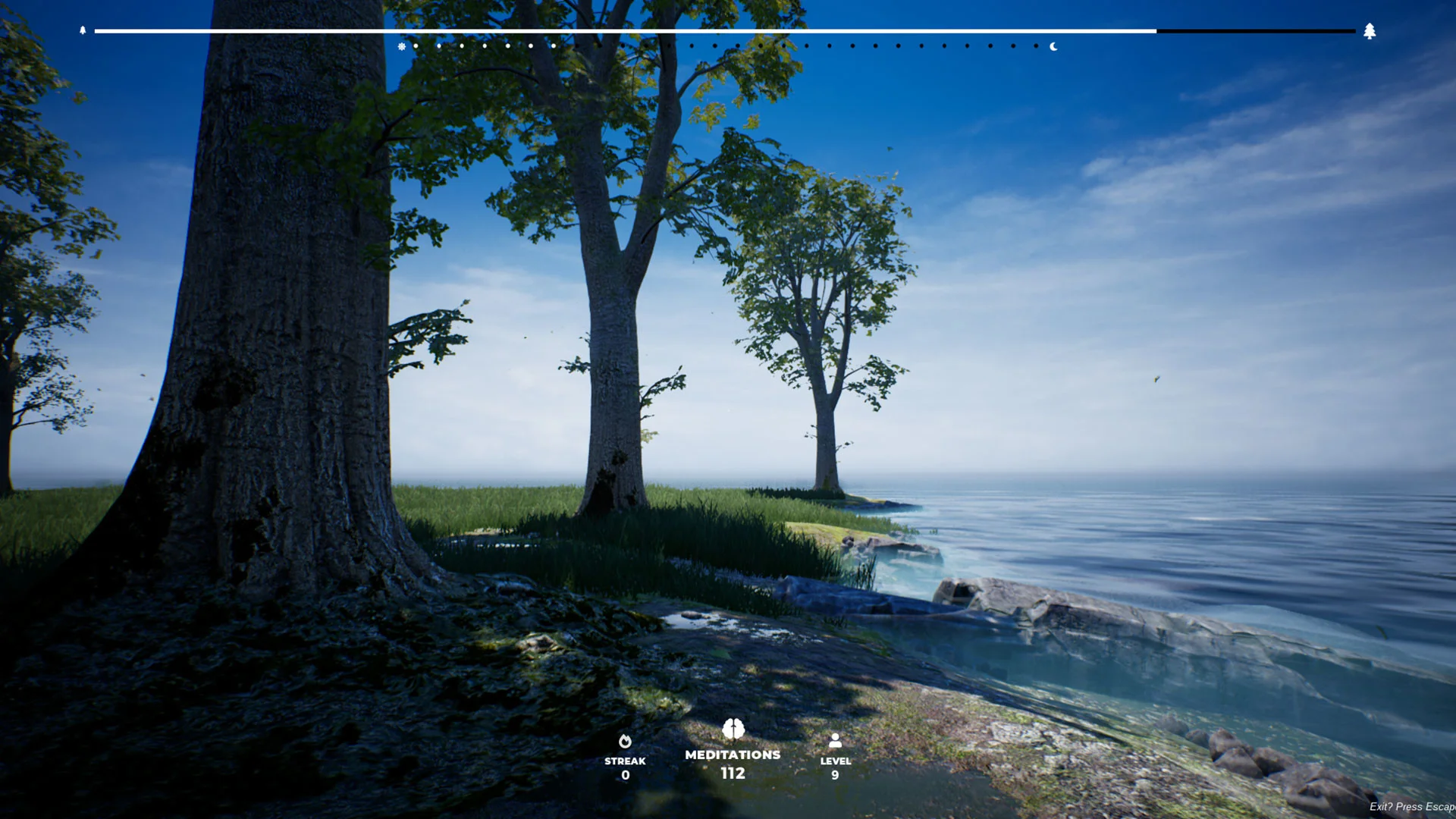Click the first white dot after the sun icon

[x=416, y=46]
